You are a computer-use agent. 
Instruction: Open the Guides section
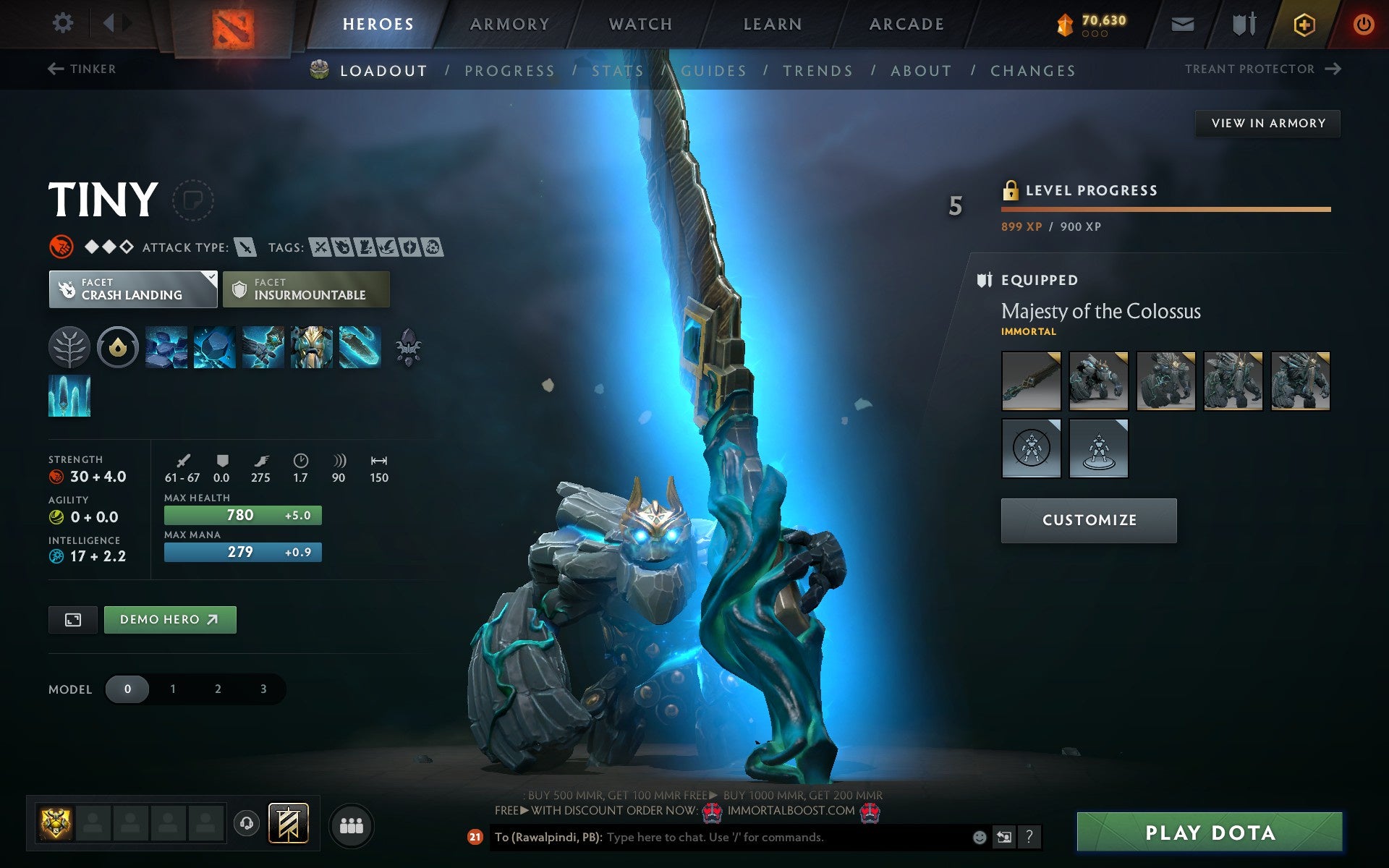click(713, 70)
